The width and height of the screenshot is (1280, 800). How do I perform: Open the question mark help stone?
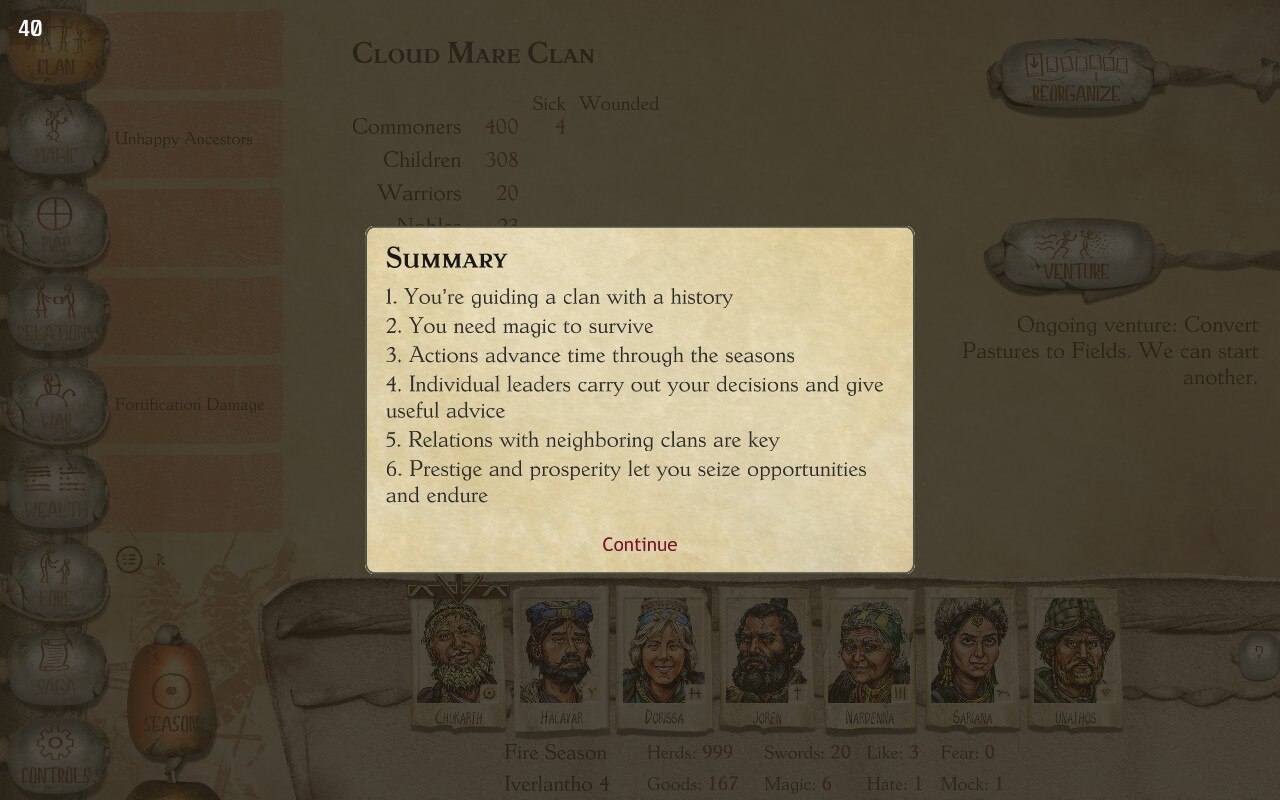pyautogui.click(x=1256, y=655)
